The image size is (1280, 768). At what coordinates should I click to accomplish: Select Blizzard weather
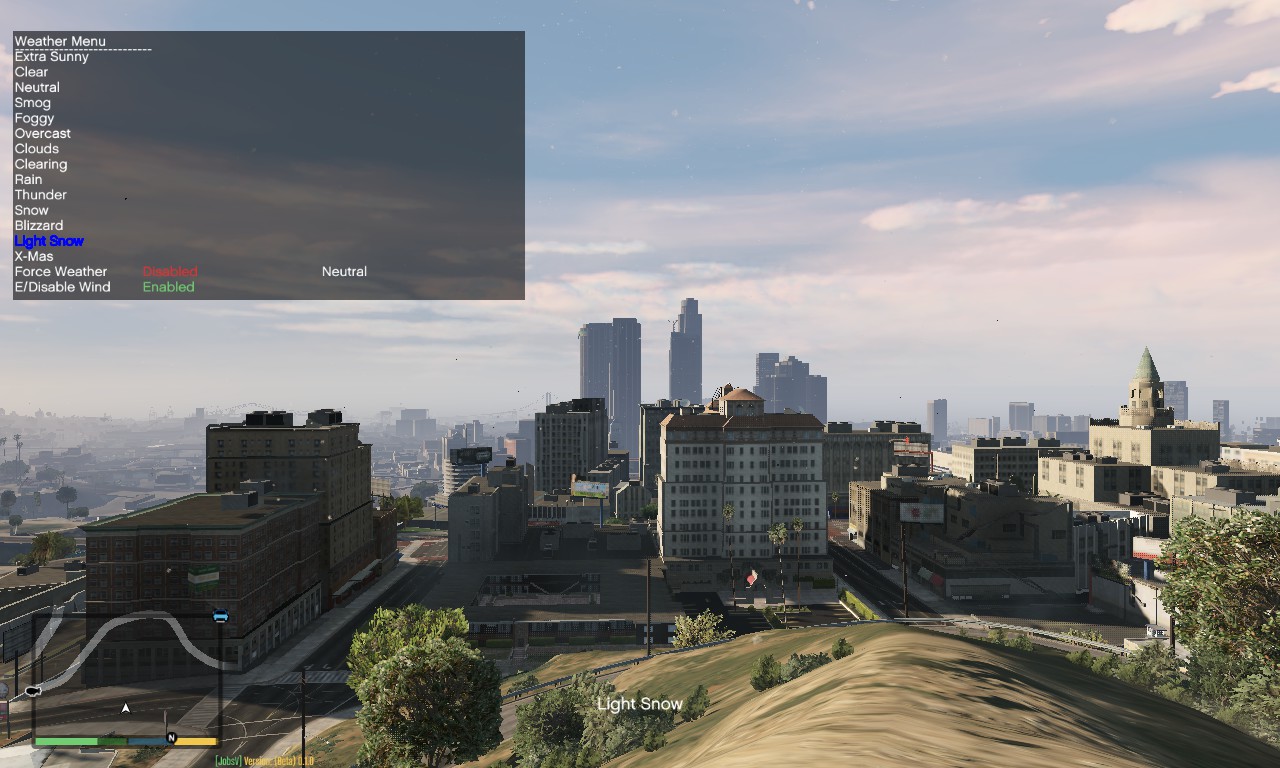(38, 225)
